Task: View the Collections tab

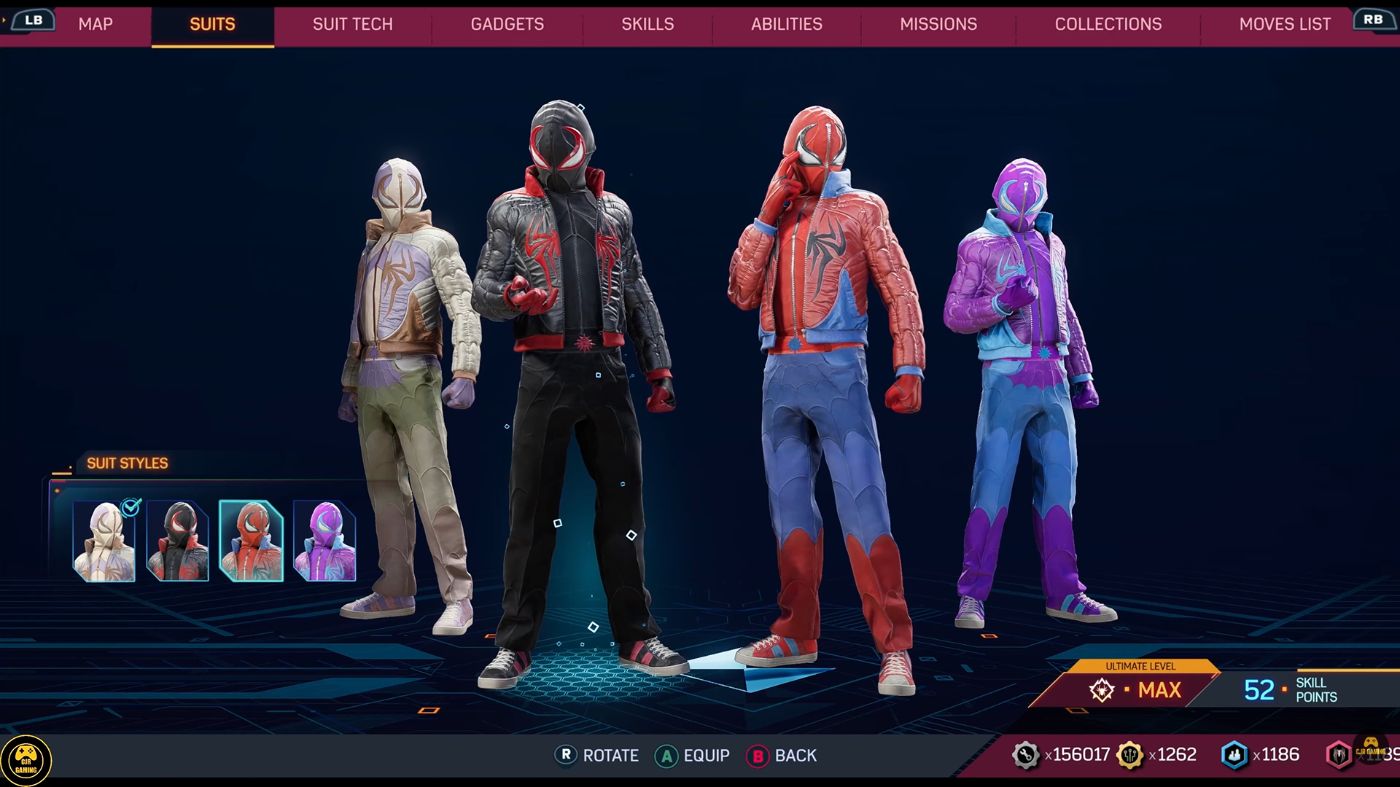Action: [1108, 24]
